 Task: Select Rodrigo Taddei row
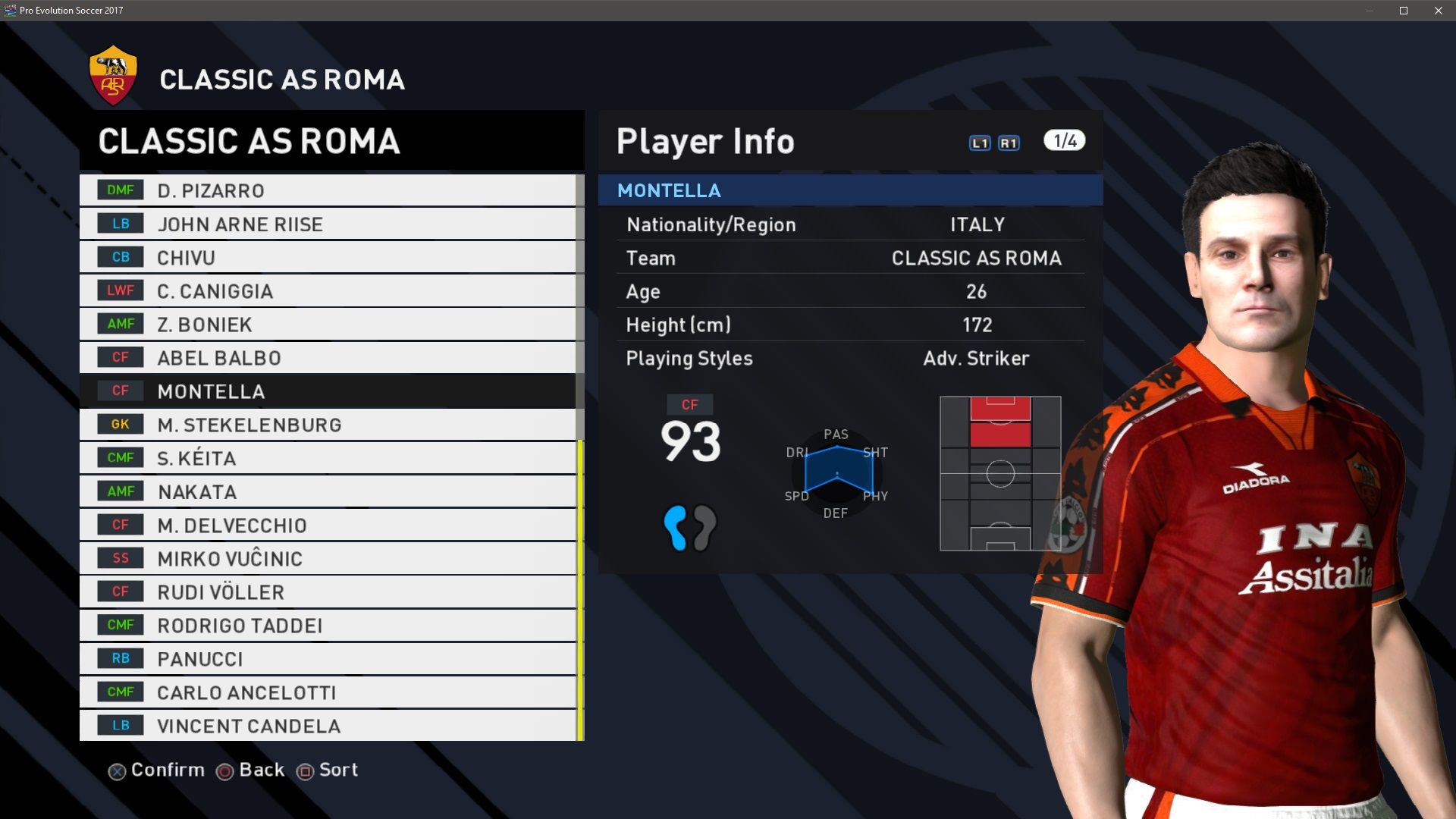[x=328, y=625]
